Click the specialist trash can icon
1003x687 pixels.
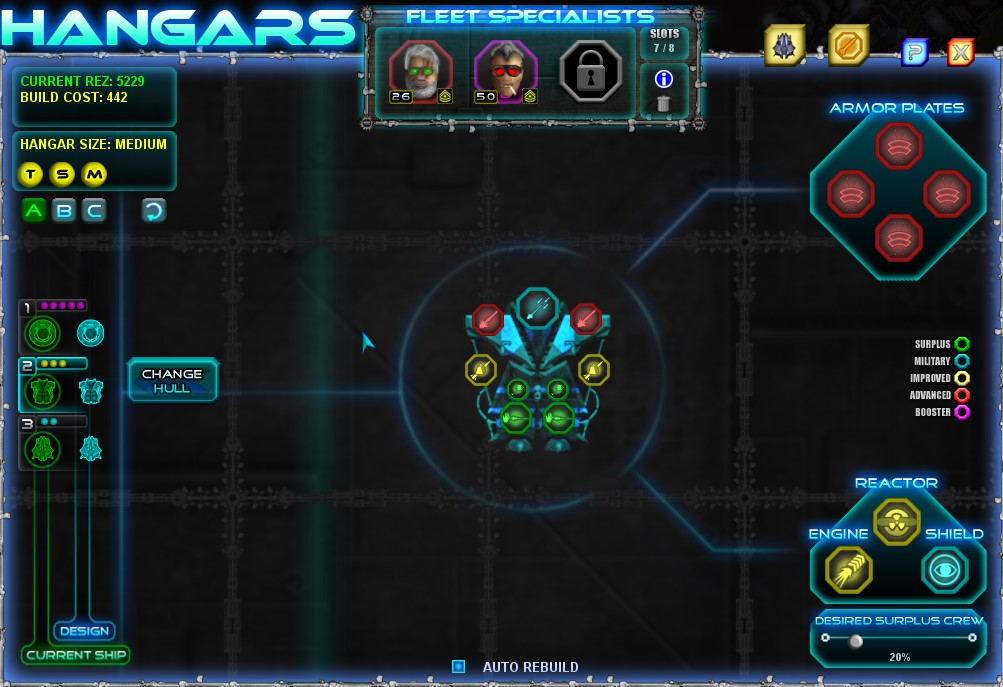click(663, 103)
